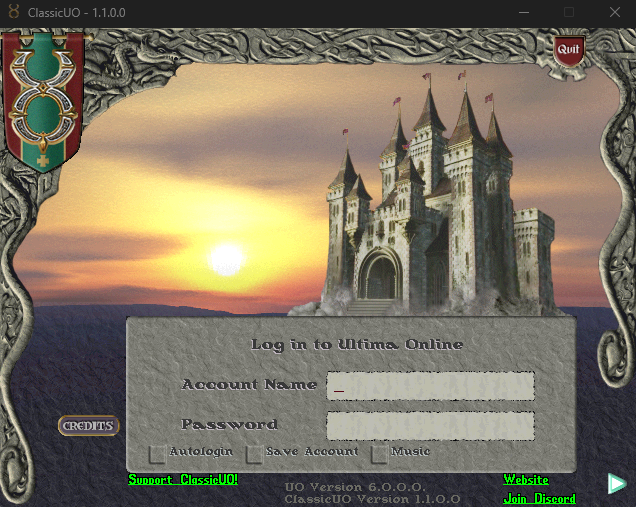
Task: Quit the game with the red Quit button
Action: 568,49
